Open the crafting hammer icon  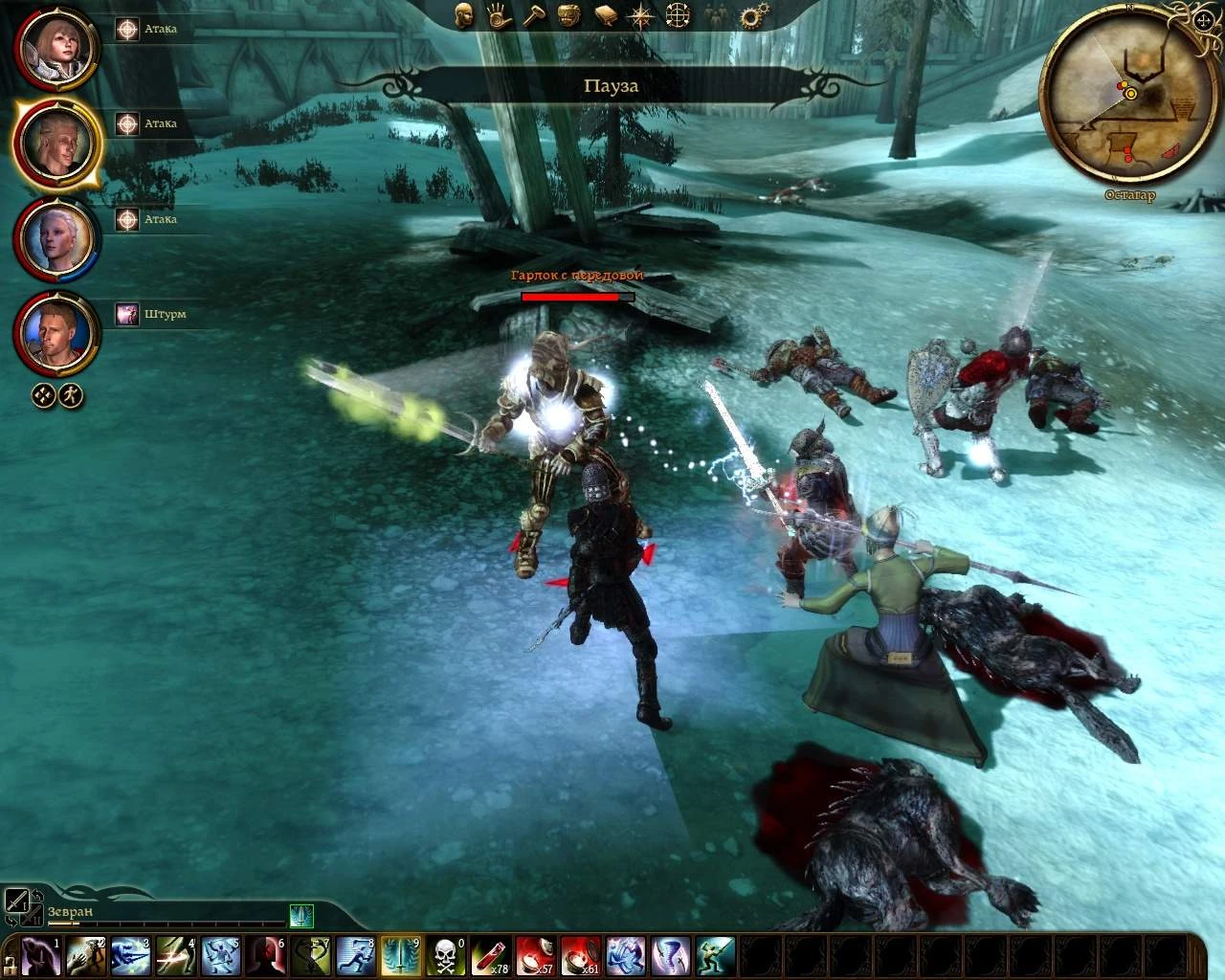tap(534, 15)
